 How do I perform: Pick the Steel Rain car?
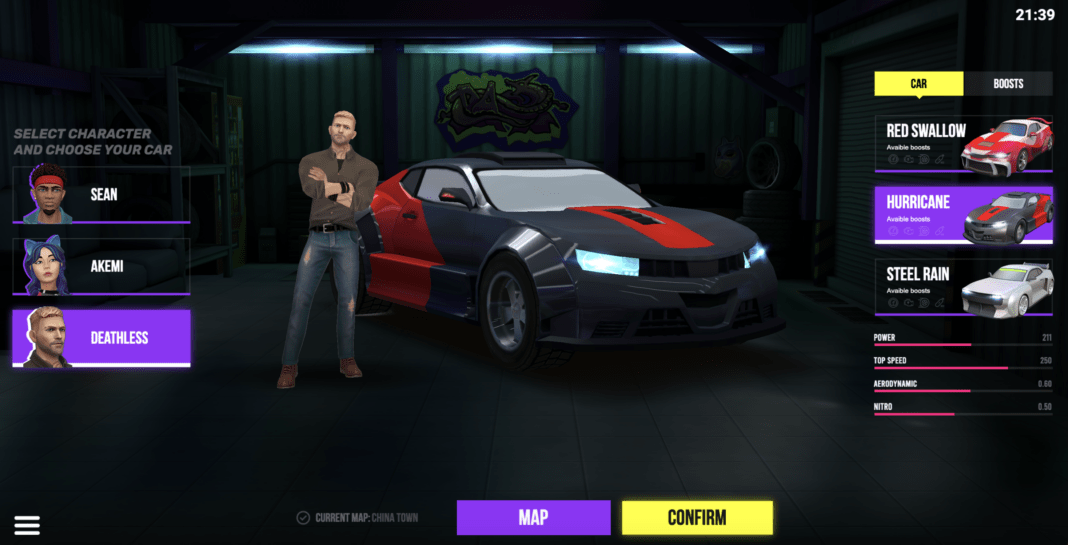tap(963, 287)
